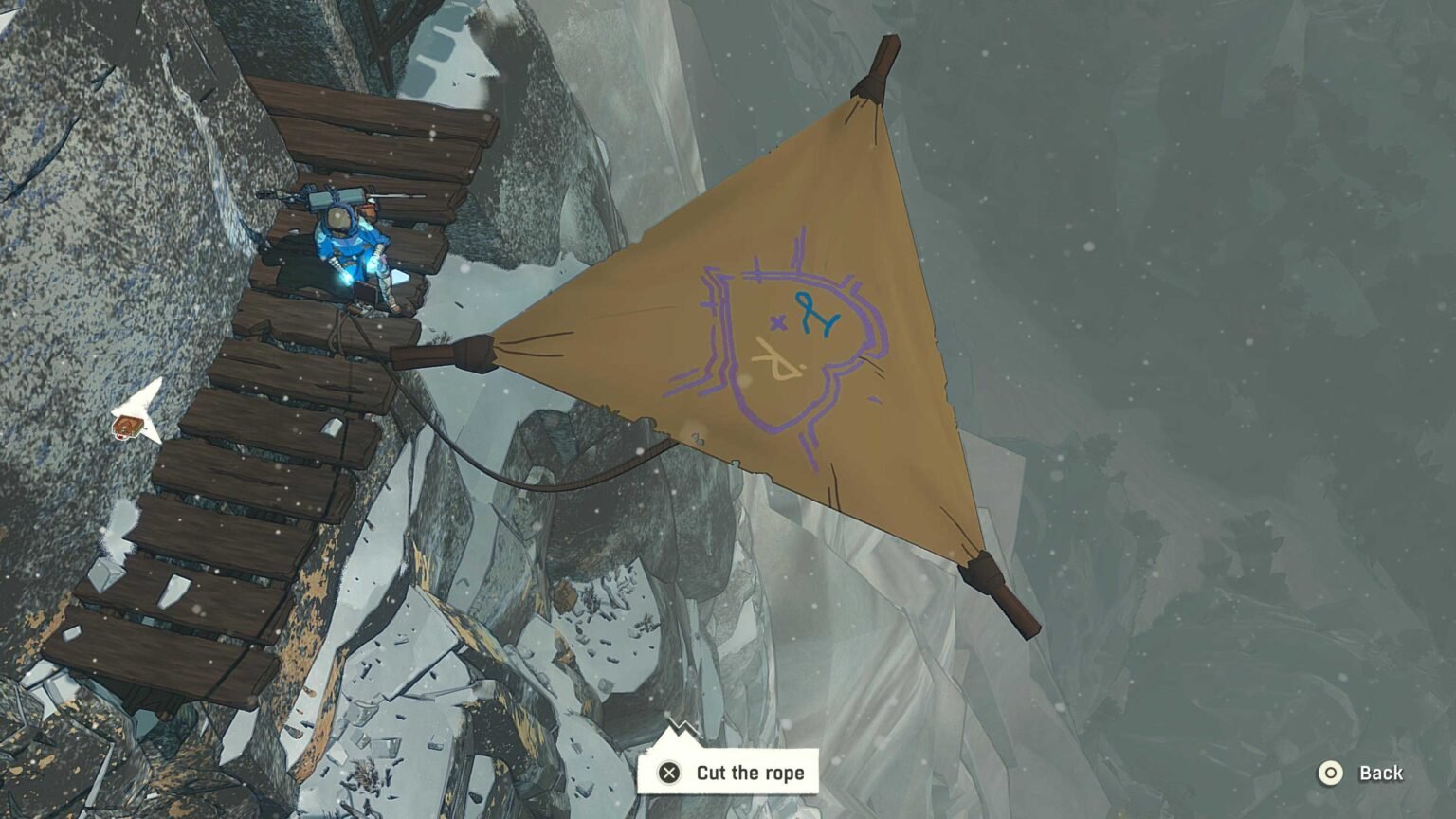Viewport: 1456px width, 819px height.
Task: Select the character crouching on the bridge
Action: point(351,246)
